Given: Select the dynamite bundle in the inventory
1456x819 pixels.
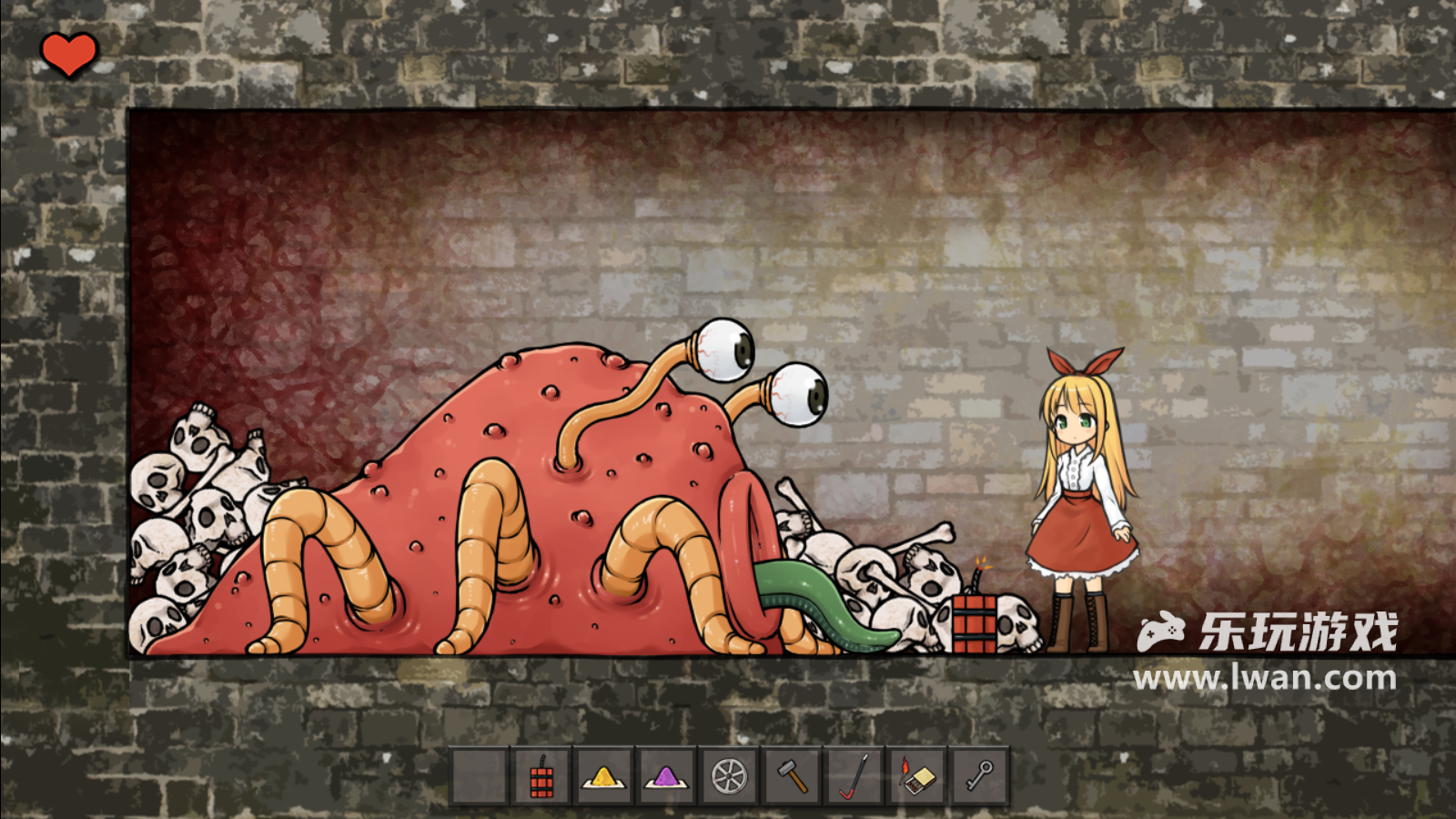Looking at the screenshot, I should (542, 777).
